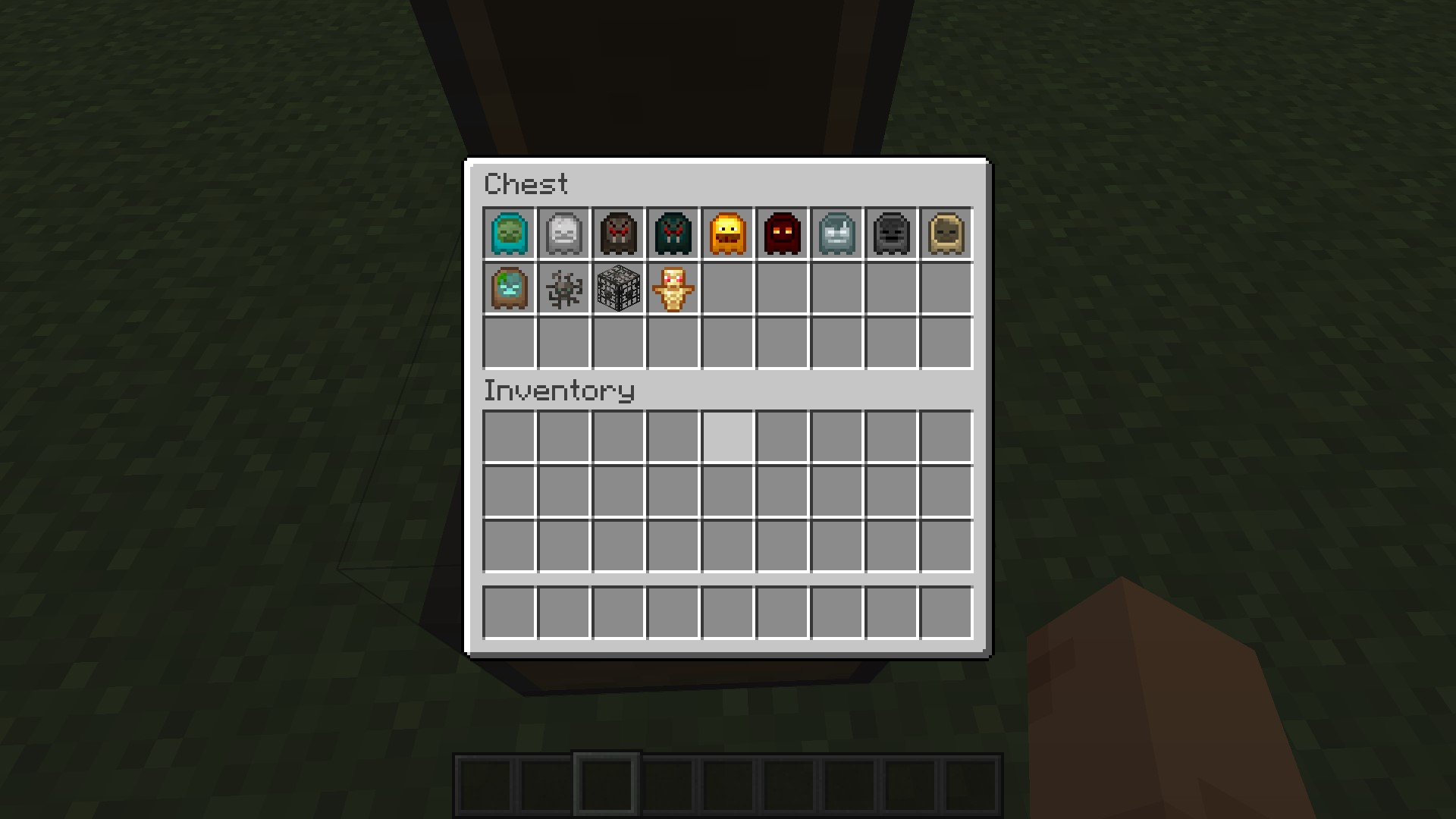This screenshot has height=819, width=1456.
Task: Click the empty slot right of the spawner
Action: [728, 288]
